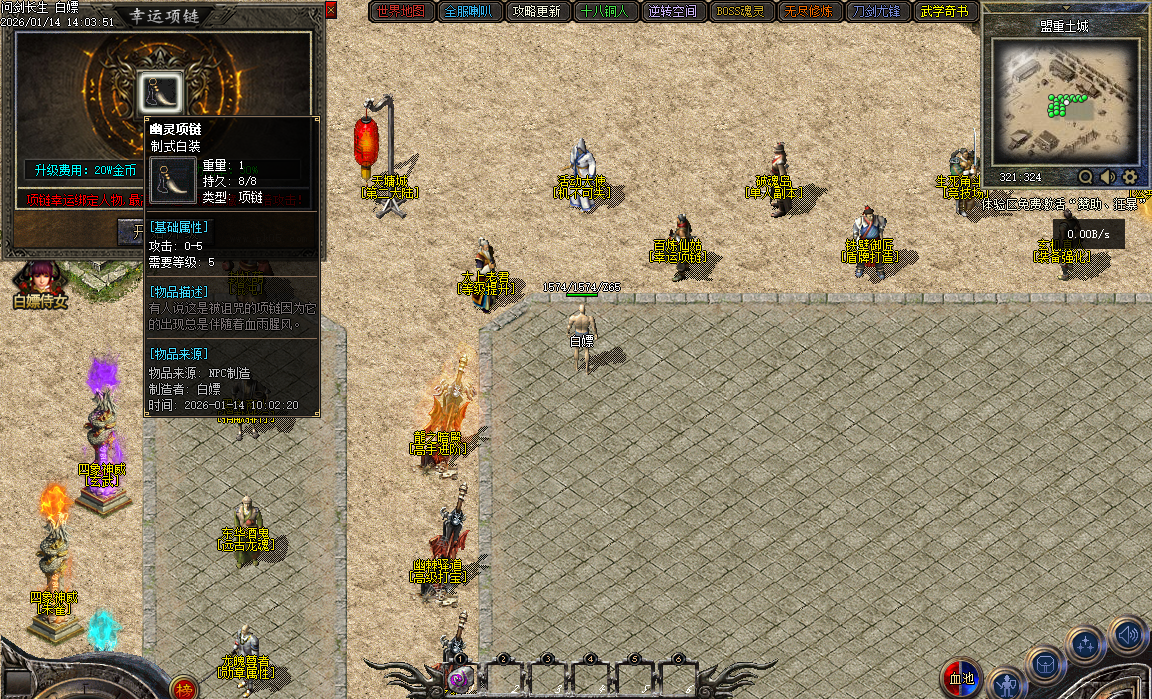
Task: Close the 幸运项链 panel with the red X
Action: tap(331, 10)
